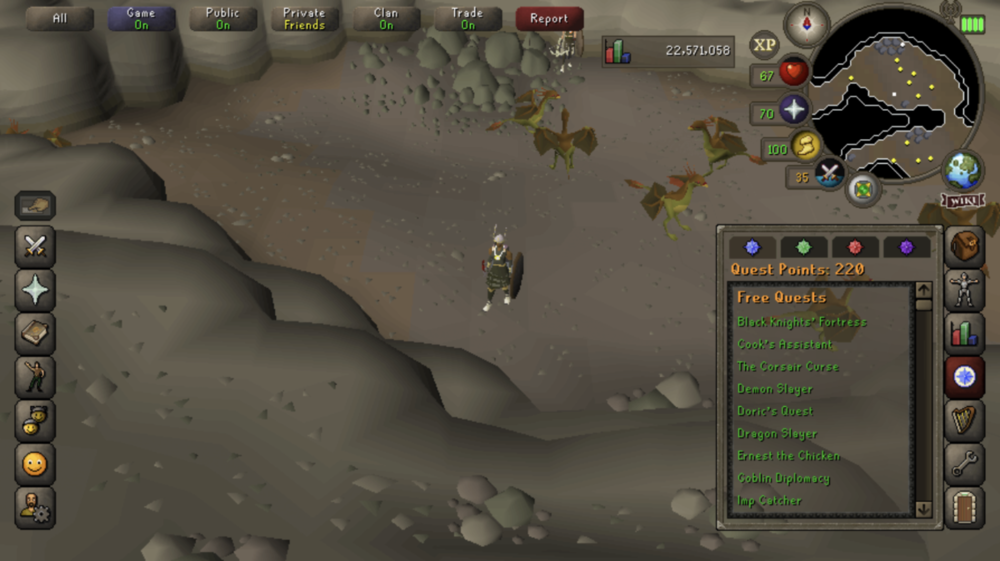The height and width of the screenshot is (561, 1000).
Task: Click the quest list scroll-down arrow
Action: click(x=923, y=508)
